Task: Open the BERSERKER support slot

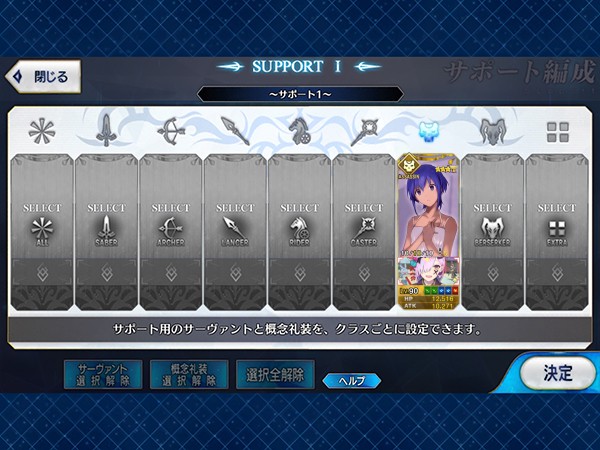Action: tap(492, 230)
